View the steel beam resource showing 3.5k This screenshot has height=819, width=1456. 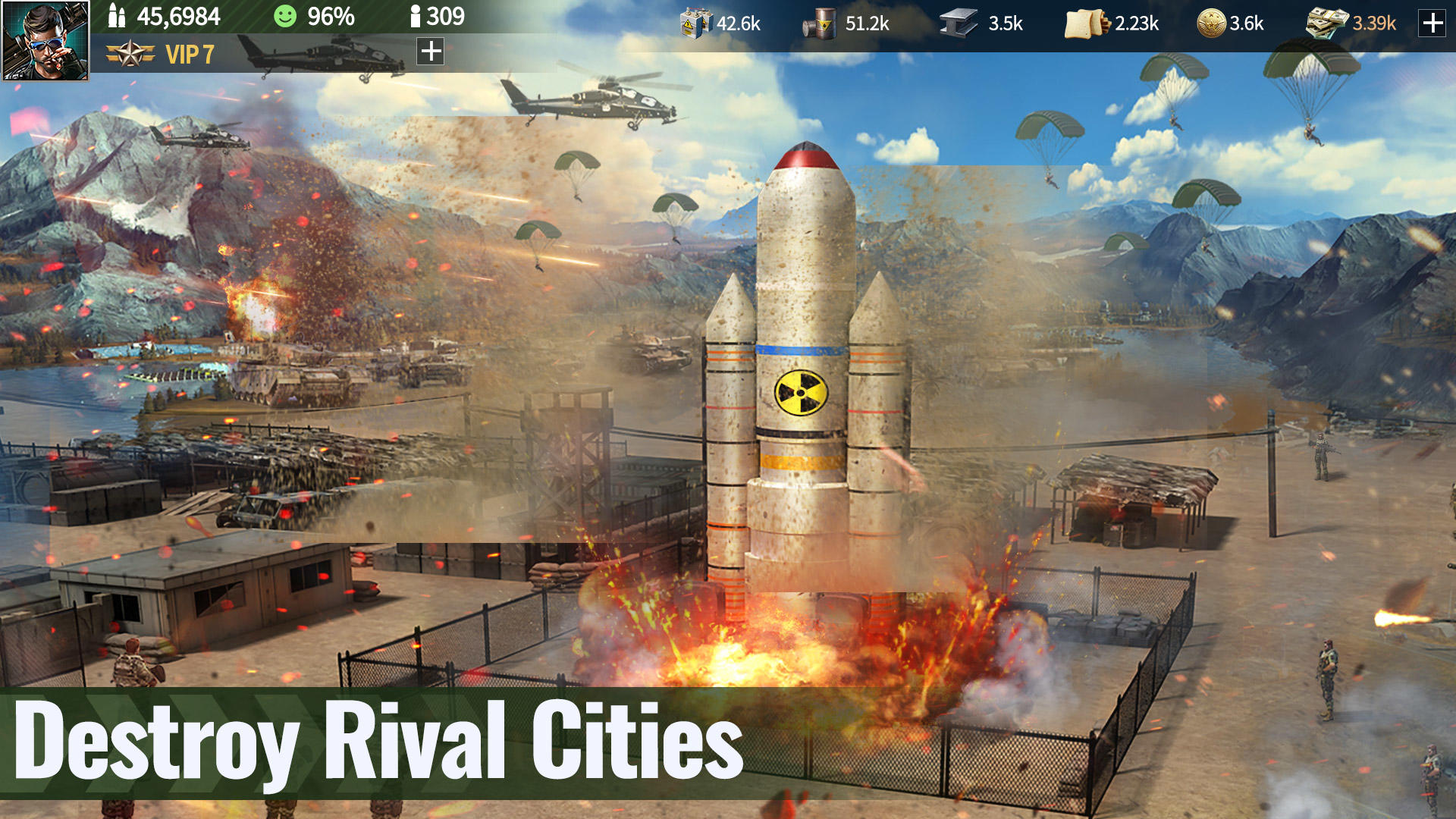(x=958, y=23)
